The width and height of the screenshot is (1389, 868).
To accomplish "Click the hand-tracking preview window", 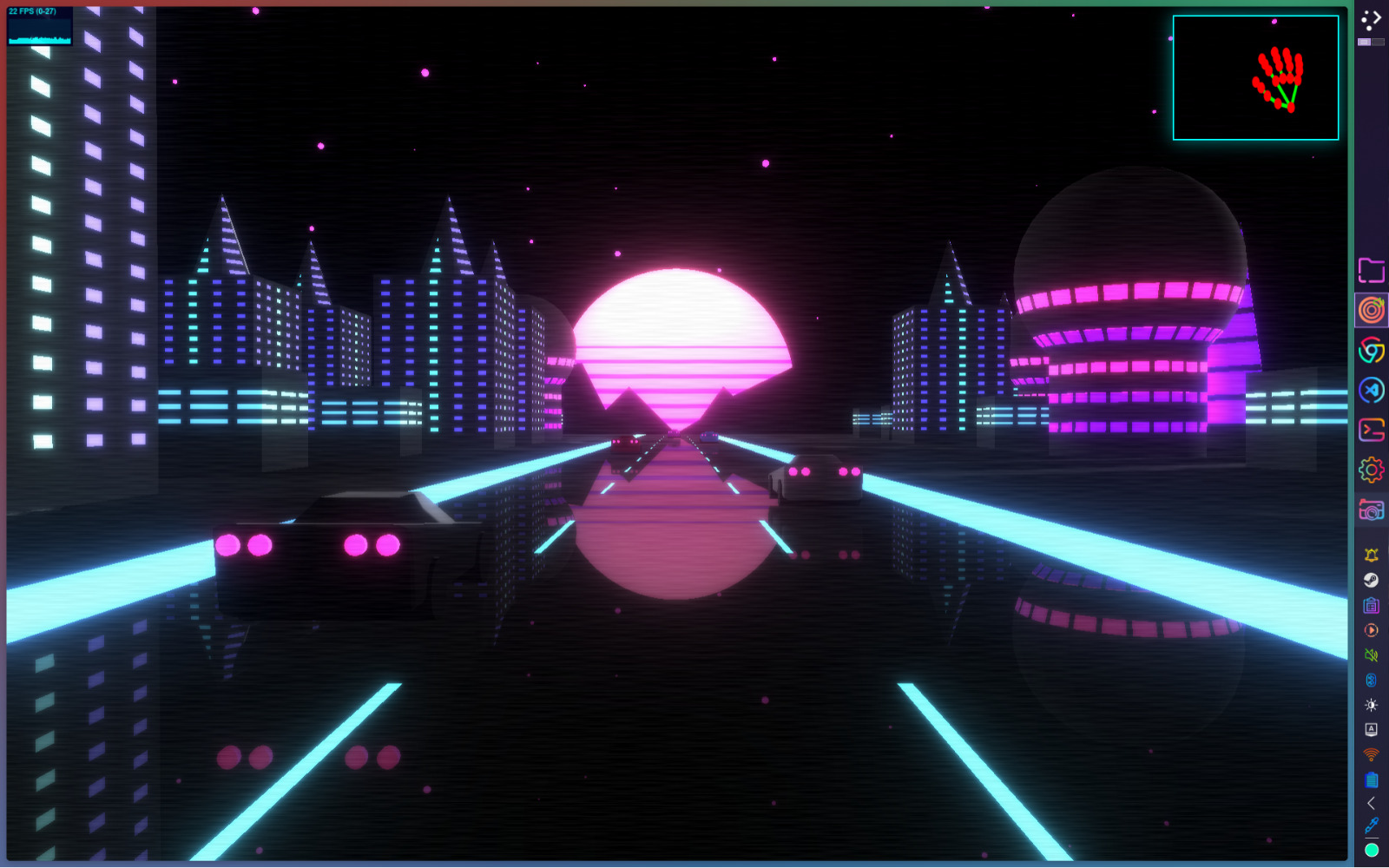I will tap(1254, 78).
